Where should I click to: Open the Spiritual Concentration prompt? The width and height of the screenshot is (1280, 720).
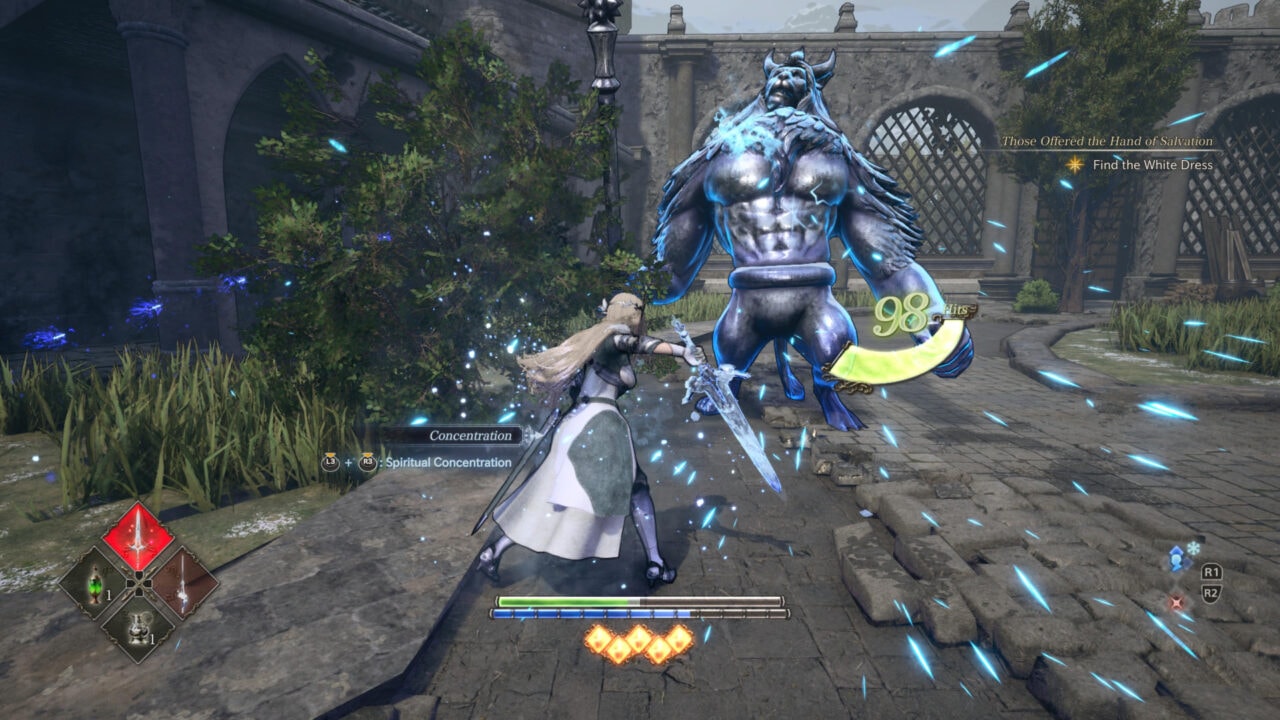click(x=450, y=463)
